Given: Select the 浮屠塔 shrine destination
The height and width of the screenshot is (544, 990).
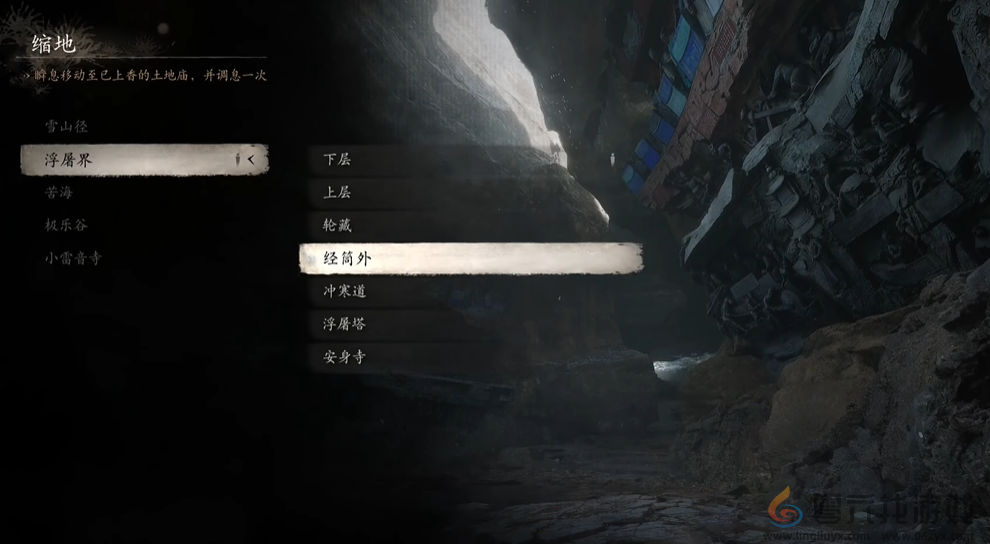Looking at the screenshot, I should (x=470, y=325).
